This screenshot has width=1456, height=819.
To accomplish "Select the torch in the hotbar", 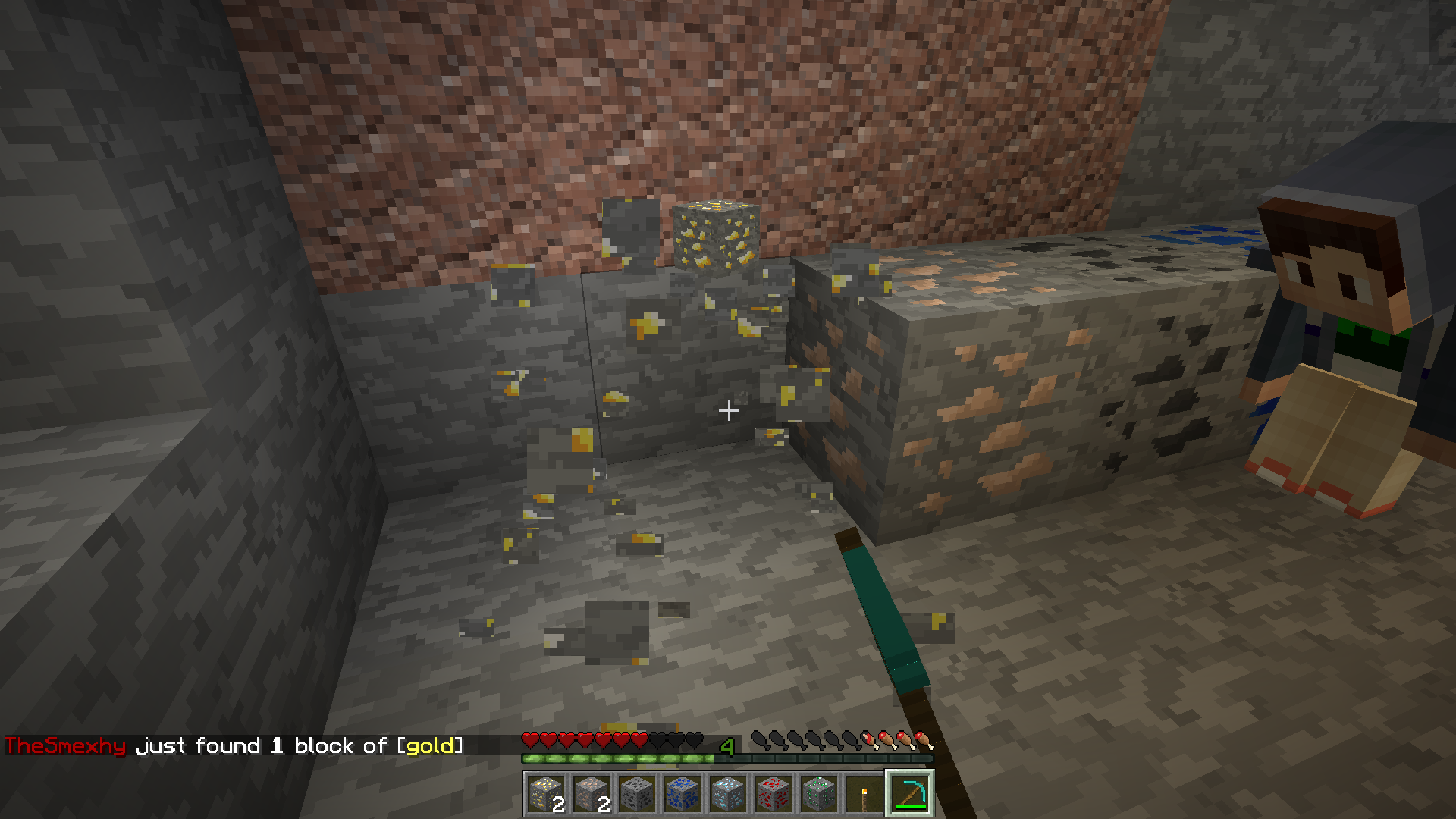I will tap(864, 793).
